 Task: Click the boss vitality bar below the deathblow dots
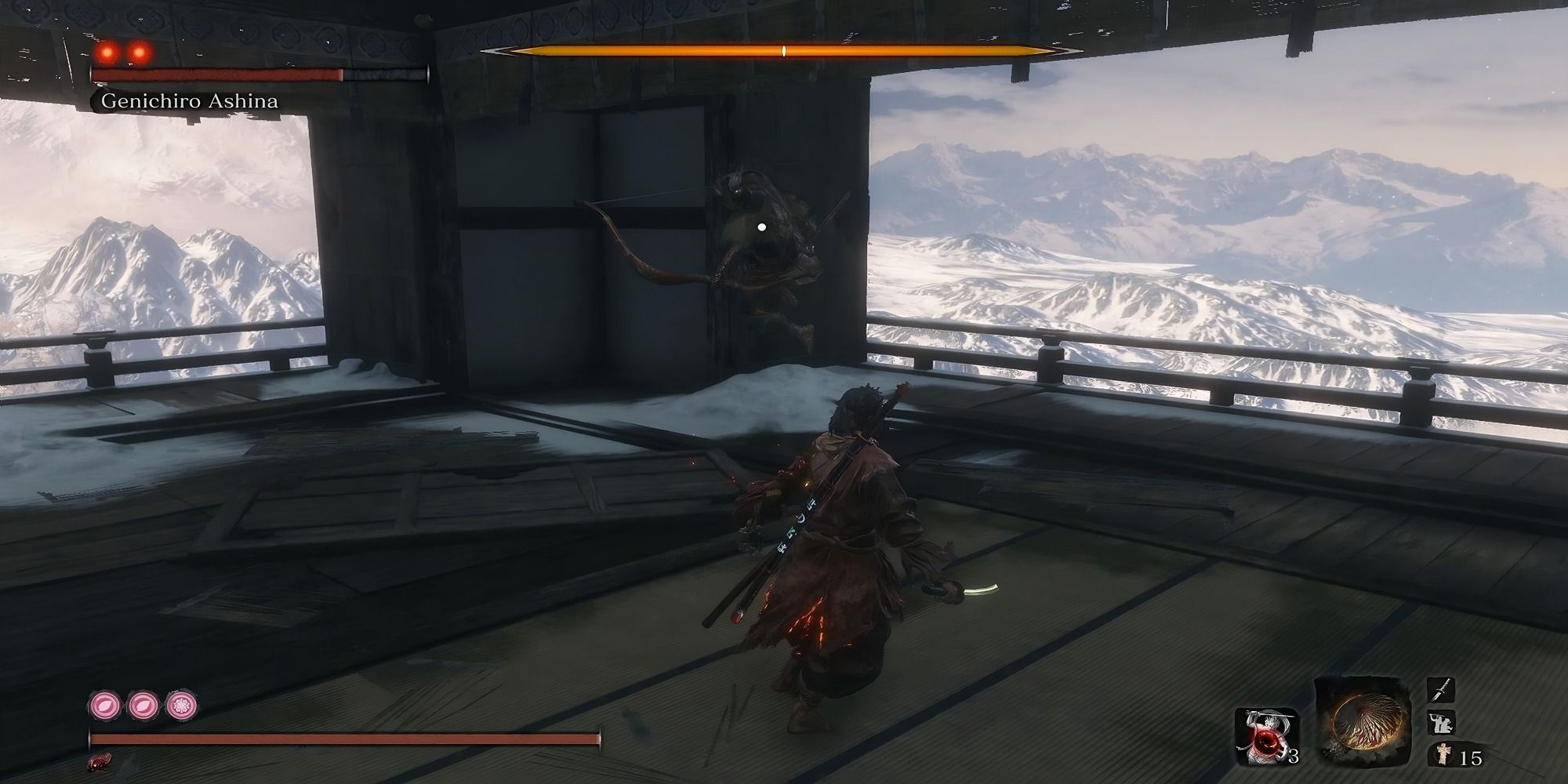[220, 75]
